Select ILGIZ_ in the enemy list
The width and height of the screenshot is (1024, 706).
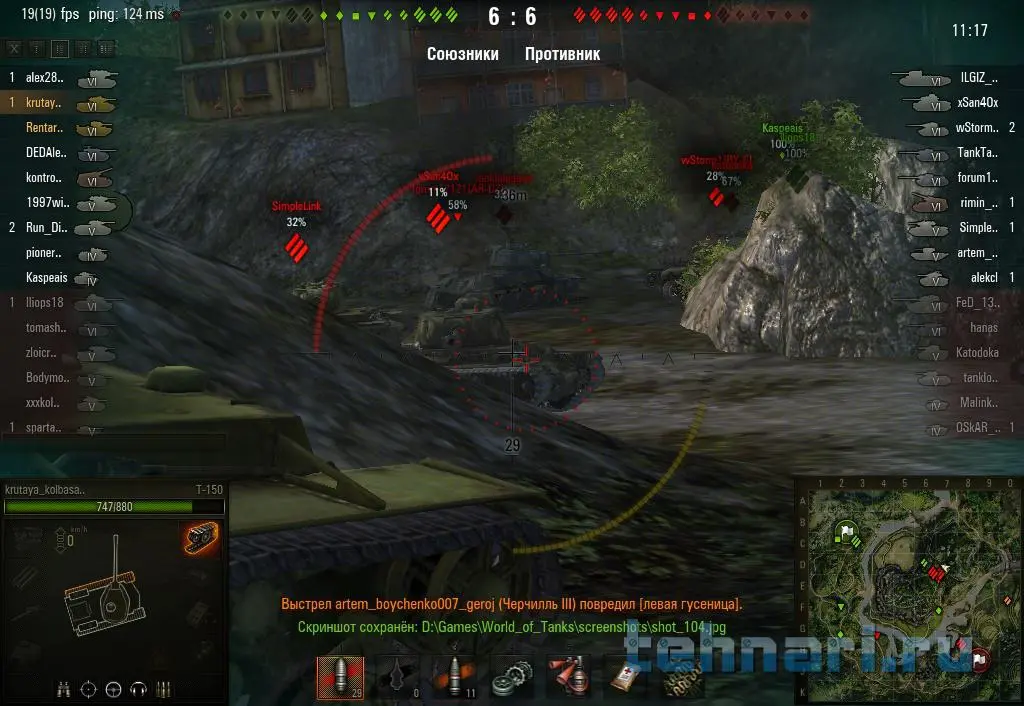click(x=978, y=77)
